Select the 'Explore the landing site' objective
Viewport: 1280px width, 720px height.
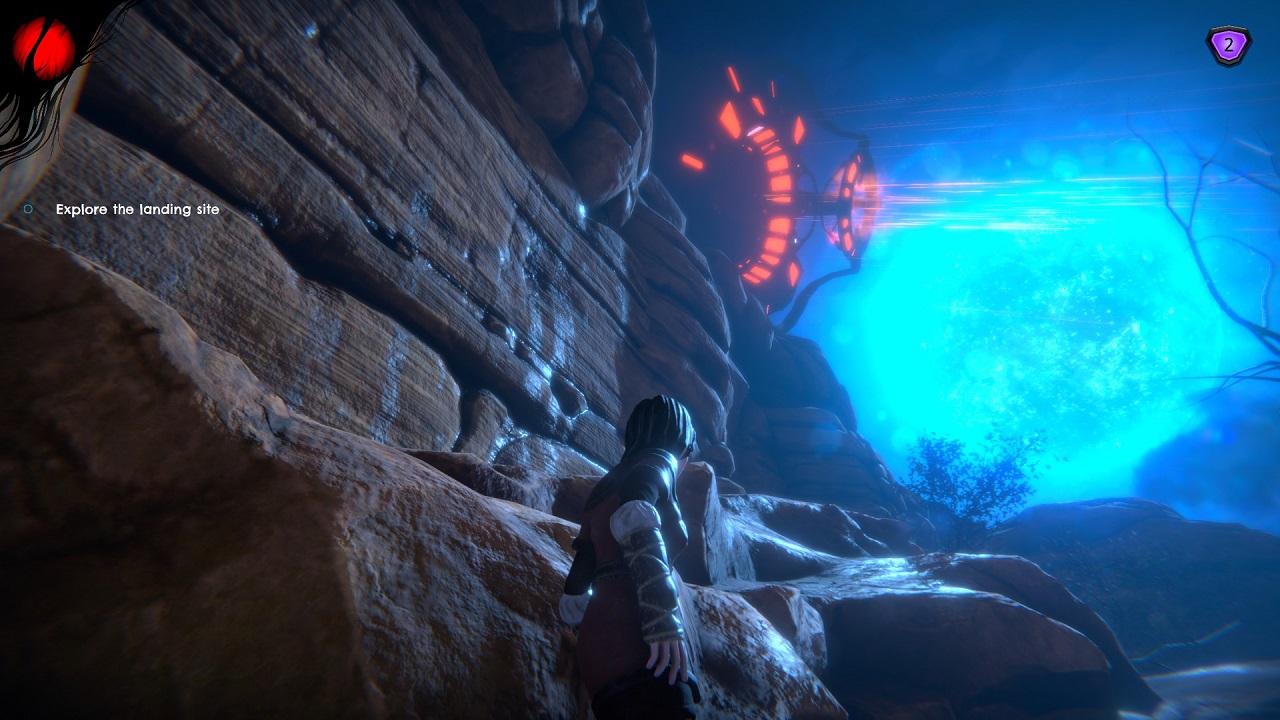point(137,210)
